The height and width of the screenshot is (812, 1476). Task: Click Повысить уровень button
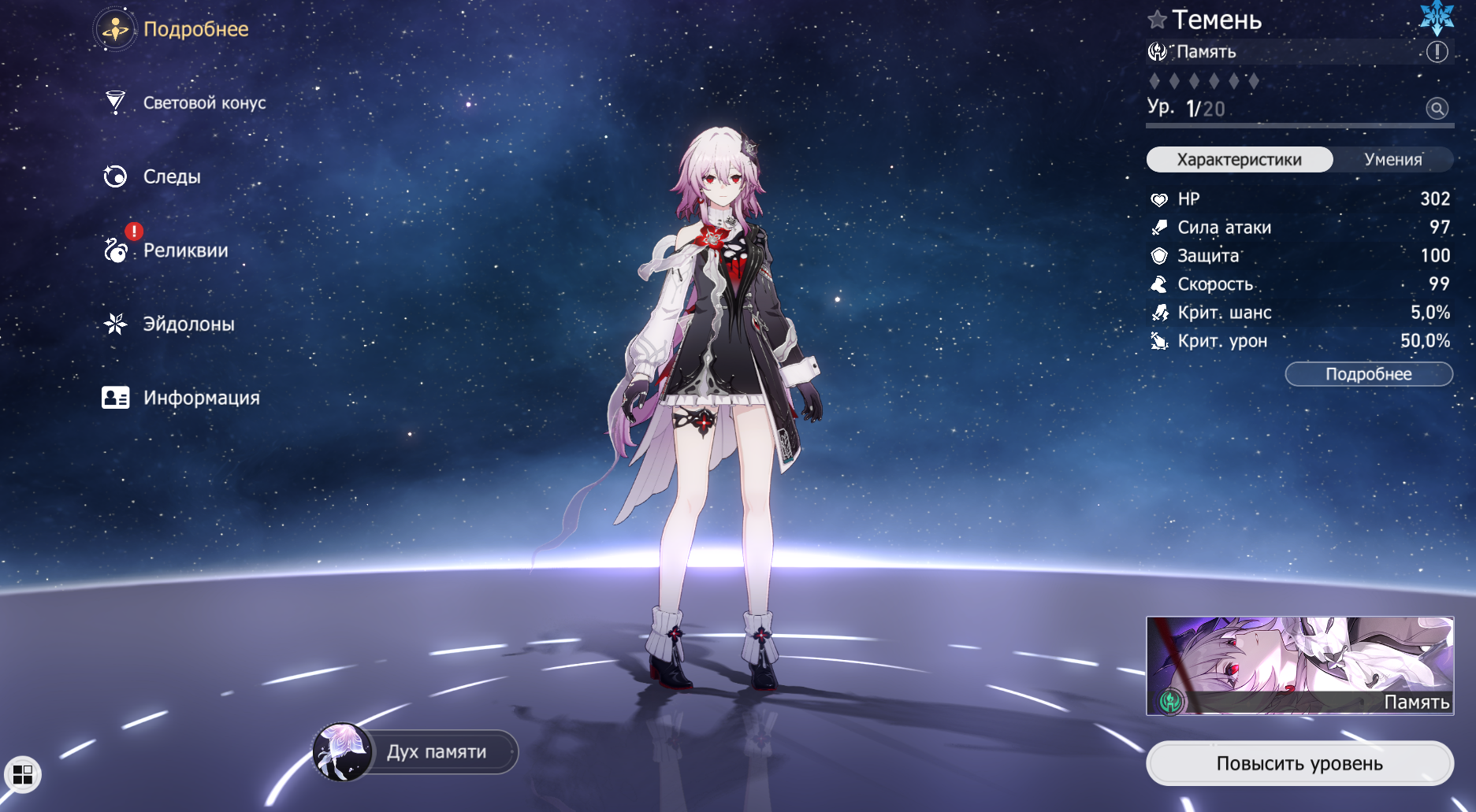[x=1299, y=763]
